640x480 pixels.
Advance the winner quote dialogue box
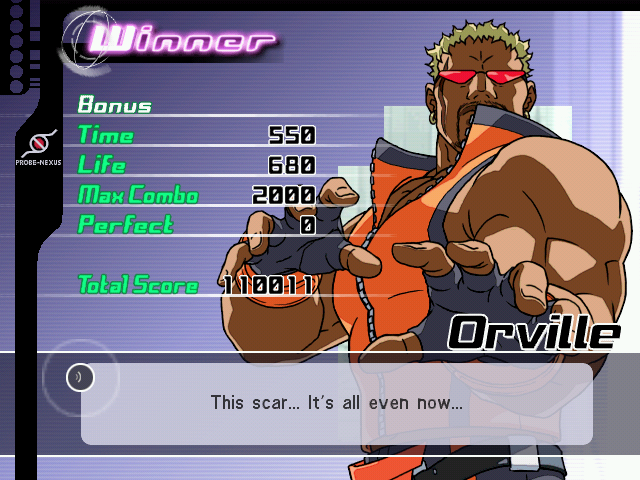pos(336,404)
